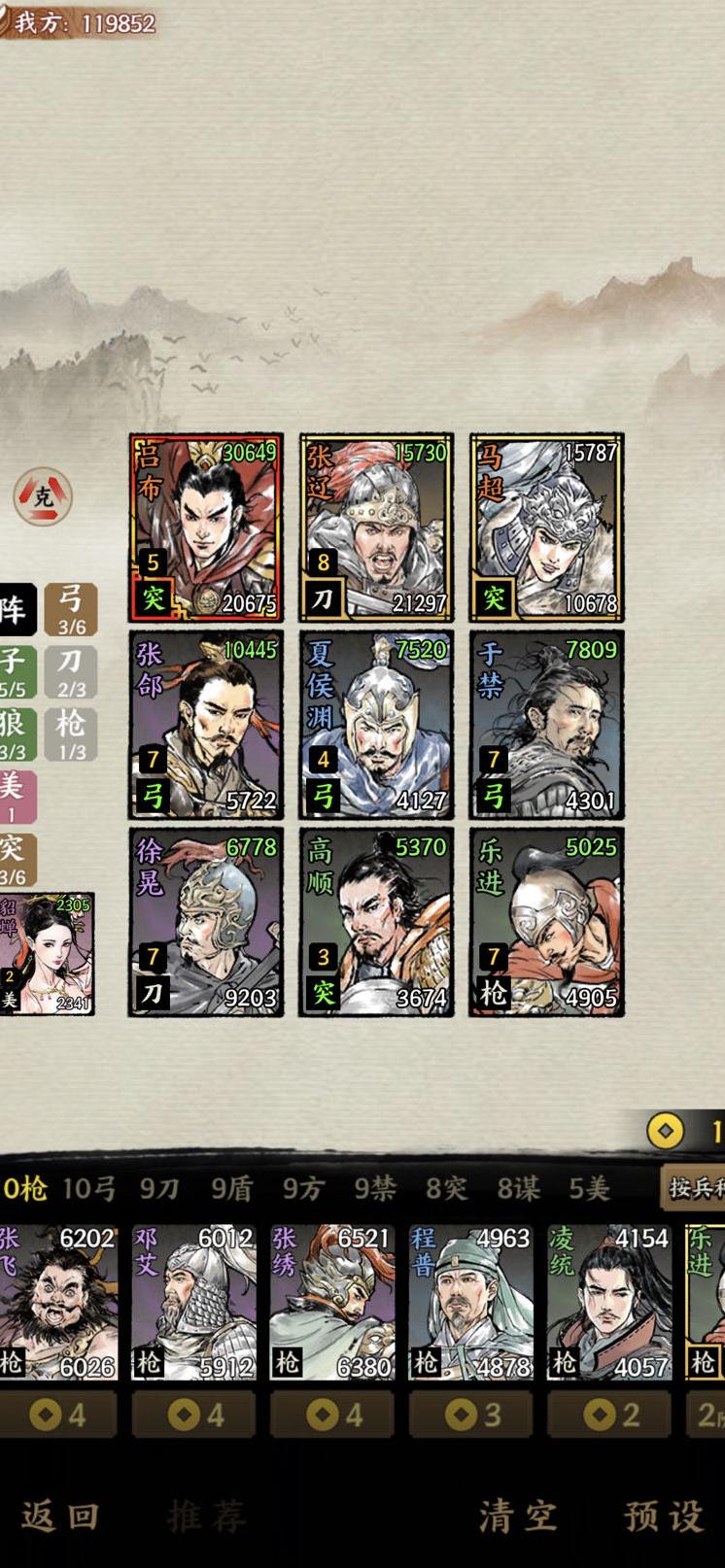Select 程普 from the bottom roster
Viewport: 725px width, 1568px height.
click(470, 1302)
